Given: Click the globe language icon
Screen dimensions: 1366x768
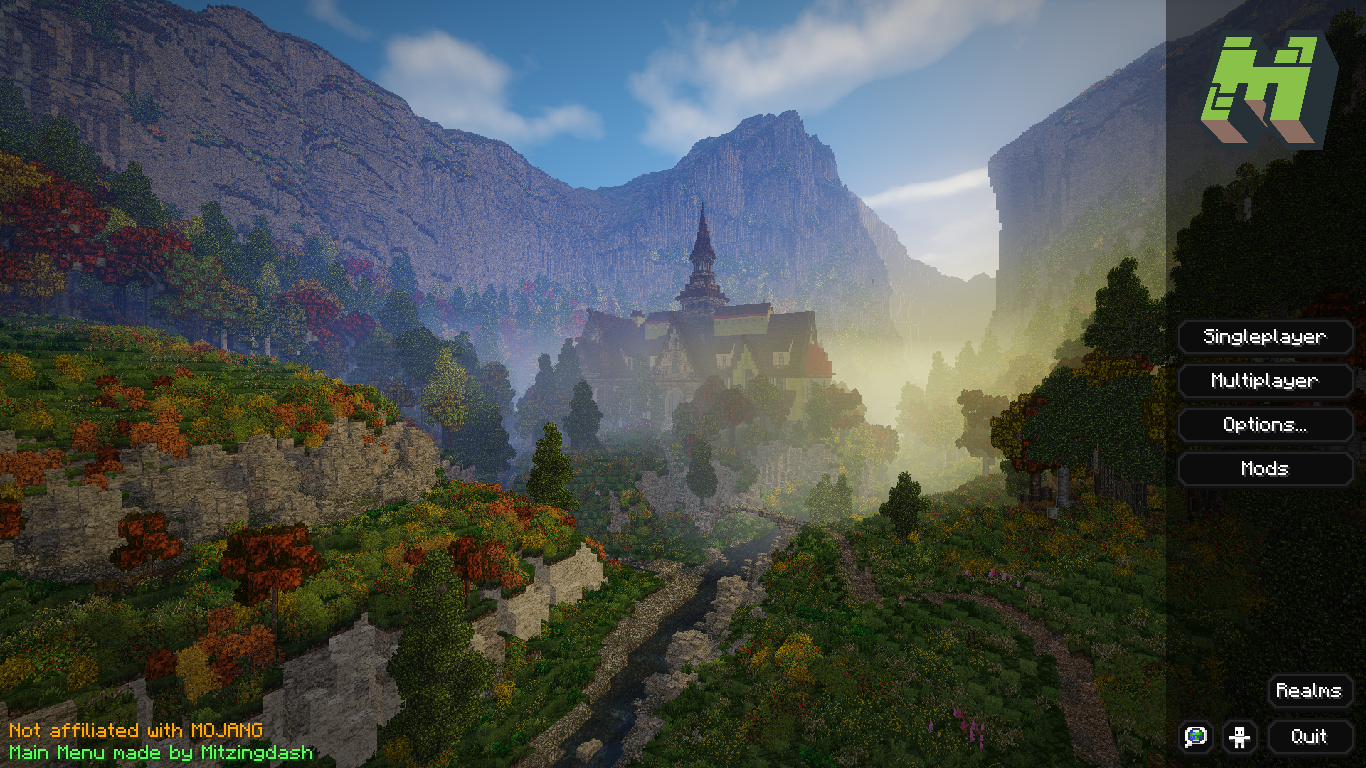Looking at the screenshot, I should 1196,737.
